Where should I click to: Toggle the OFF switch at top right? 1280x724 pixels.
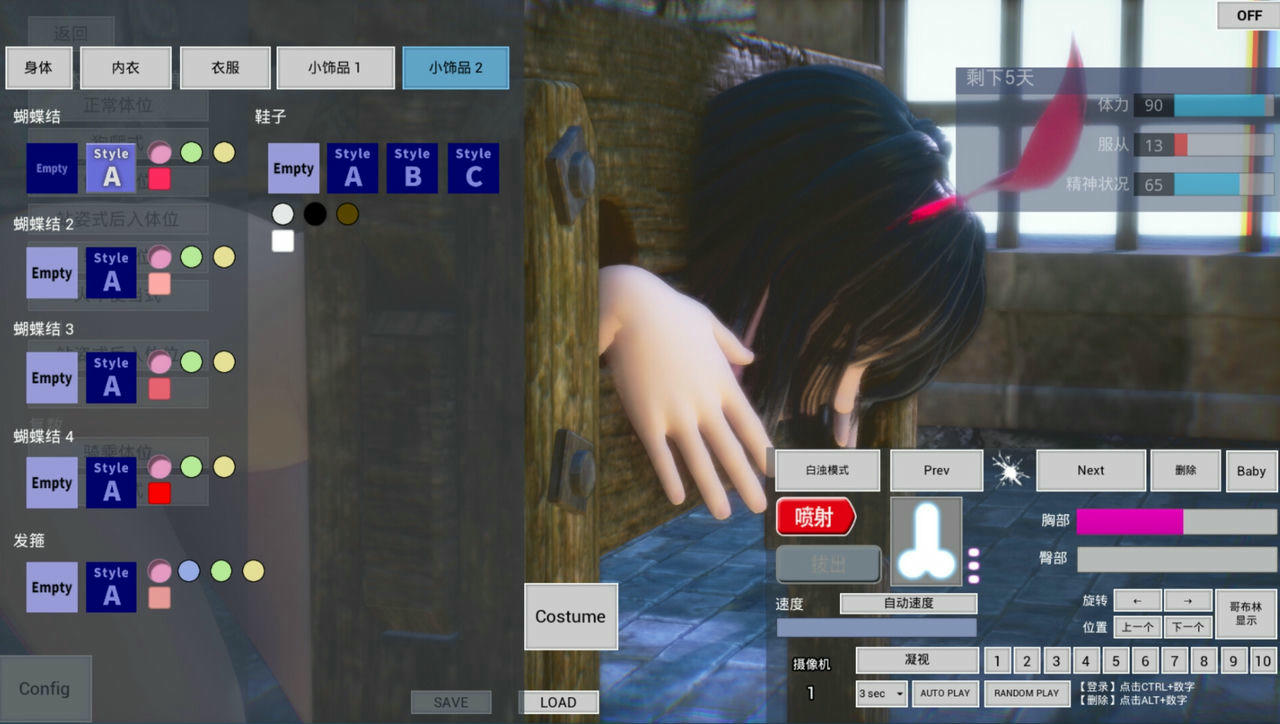[1246, 15]
